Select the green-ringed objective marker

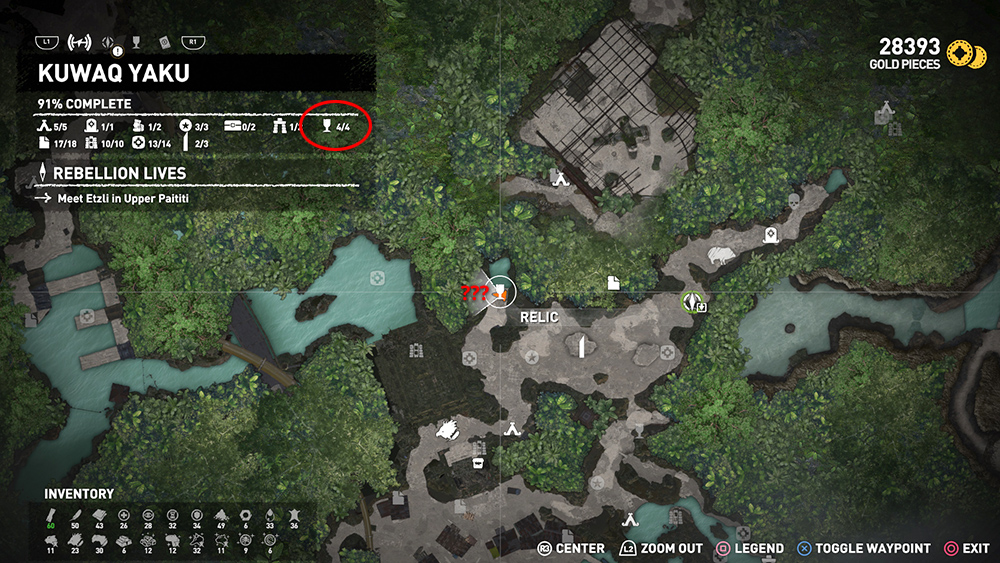coord(689,301)
